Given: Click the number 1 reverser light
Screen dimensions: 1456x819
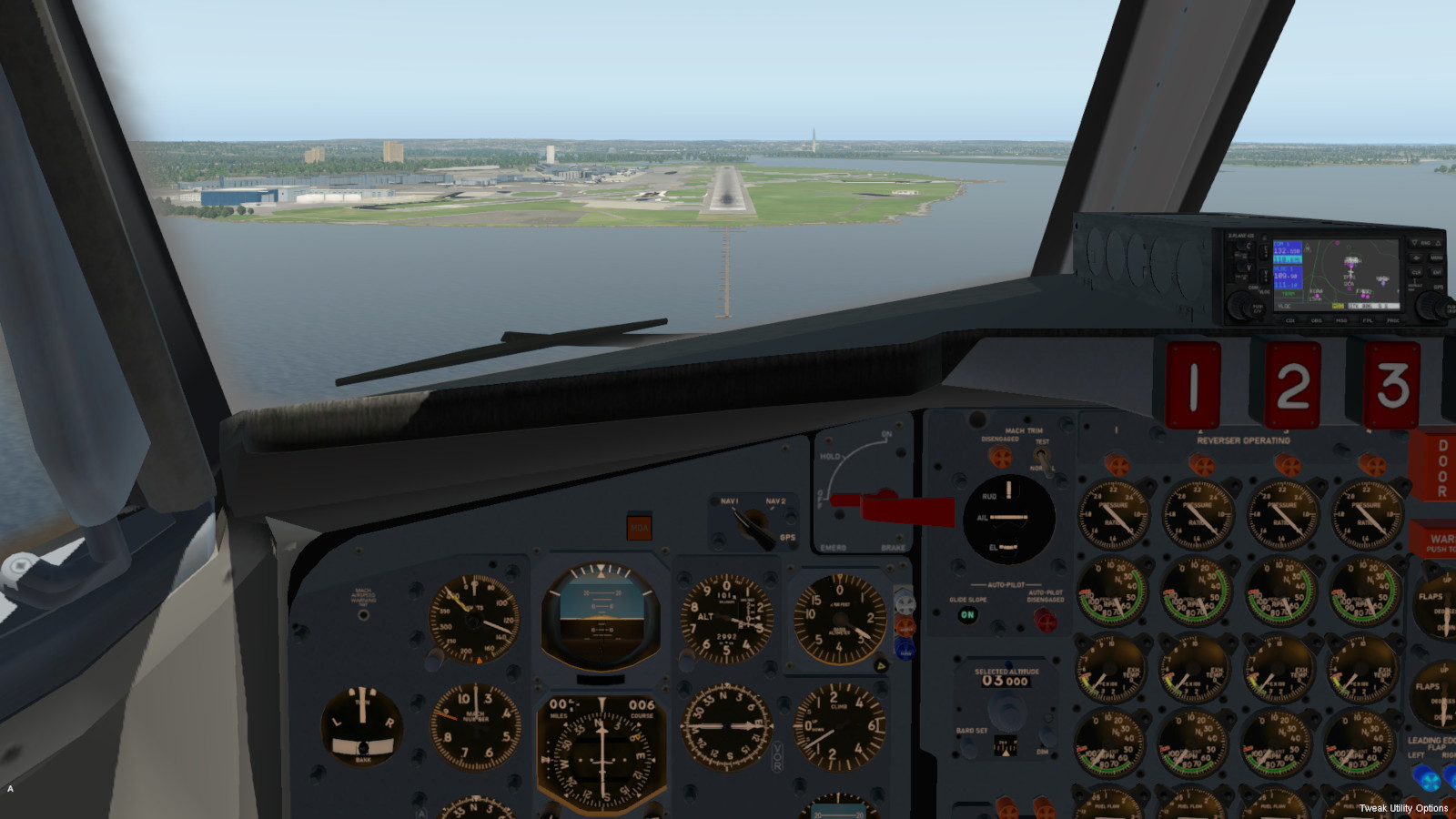Looking at the screenshot, I should (x=1193, y=385).
